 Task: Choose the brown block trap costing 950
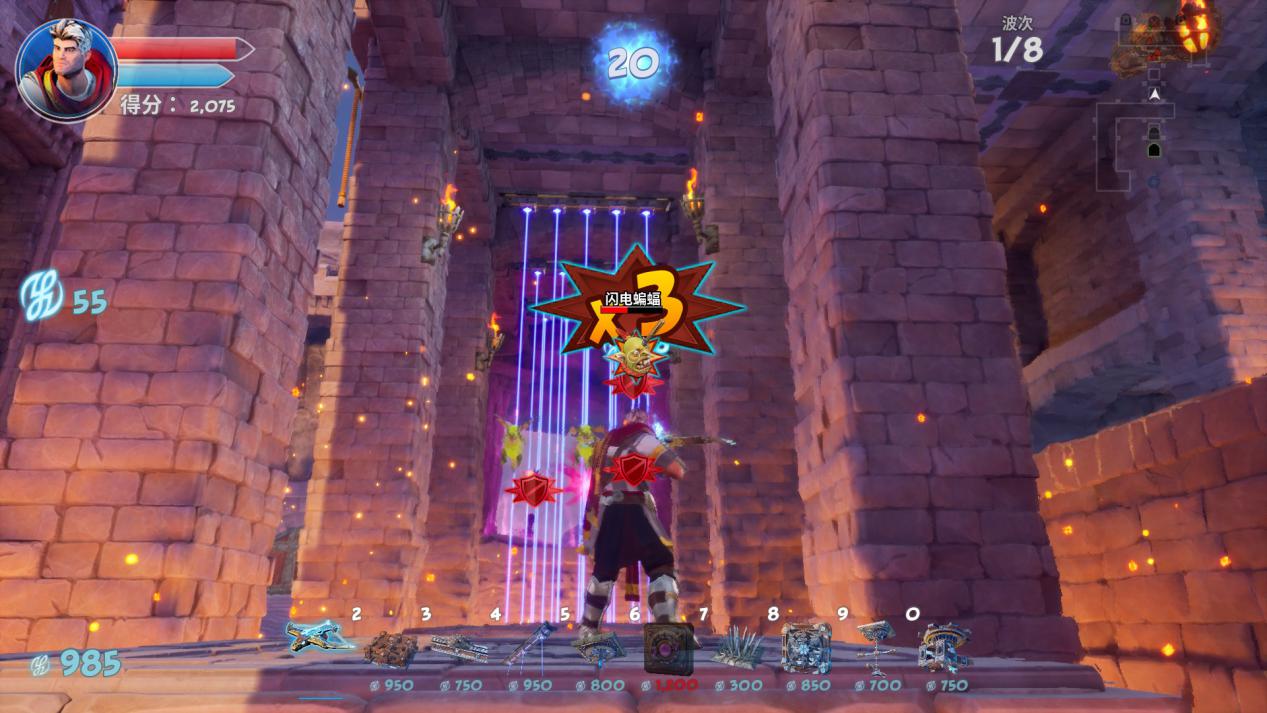[390, 650]
